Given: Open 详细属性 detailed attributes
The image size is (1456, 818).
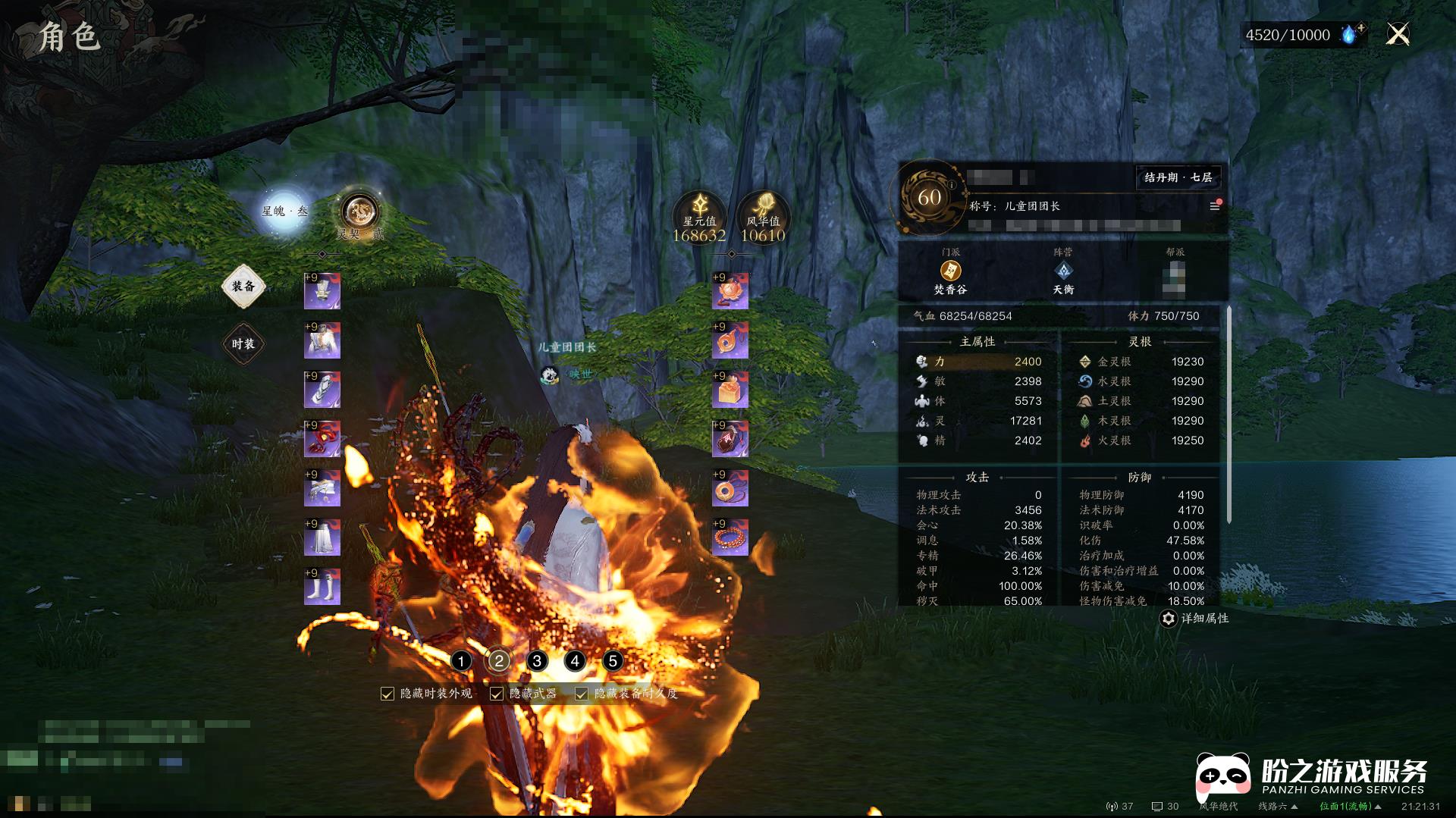Looking at the screenshot, I should pyautogui.click(x=1194, y=619).
